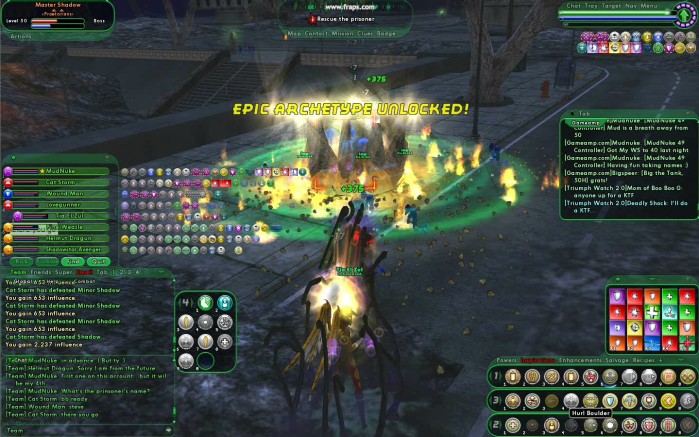Open the Contact window
699x437 pixels.
(x=316, y=31)
